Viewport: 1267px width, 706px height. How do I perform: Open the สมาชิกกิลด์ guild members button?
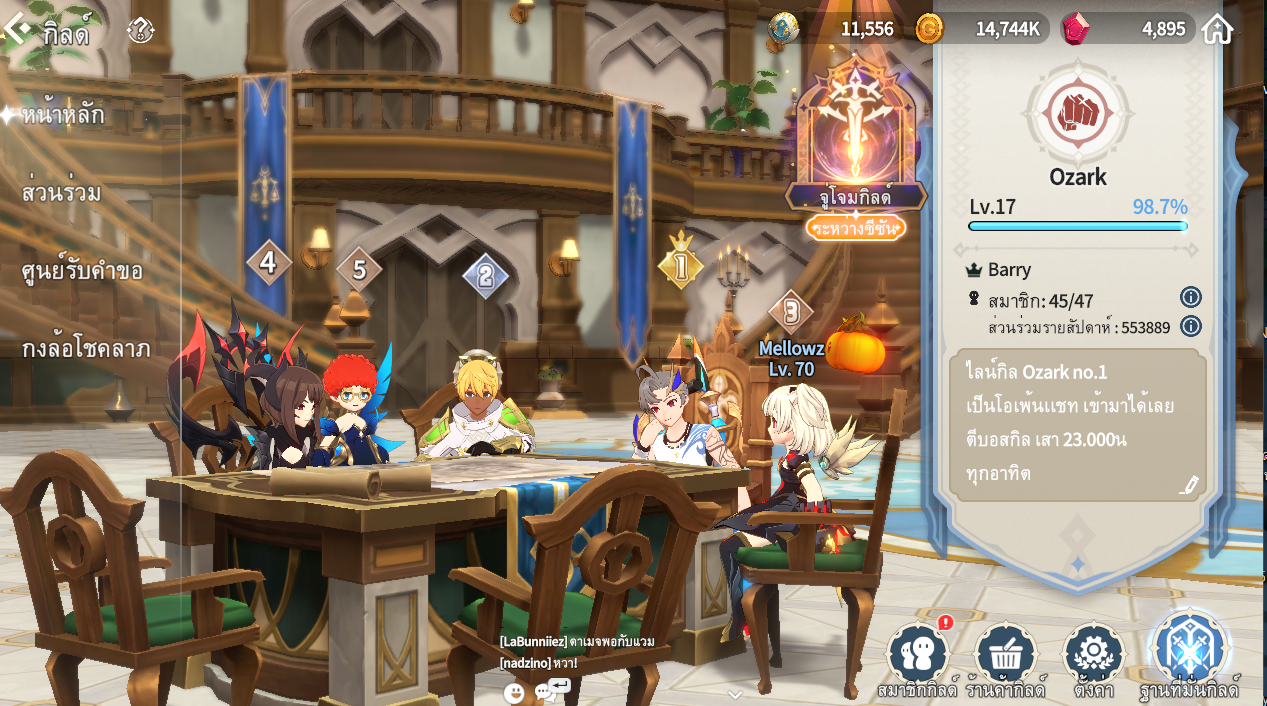click(x=917, y=656)
